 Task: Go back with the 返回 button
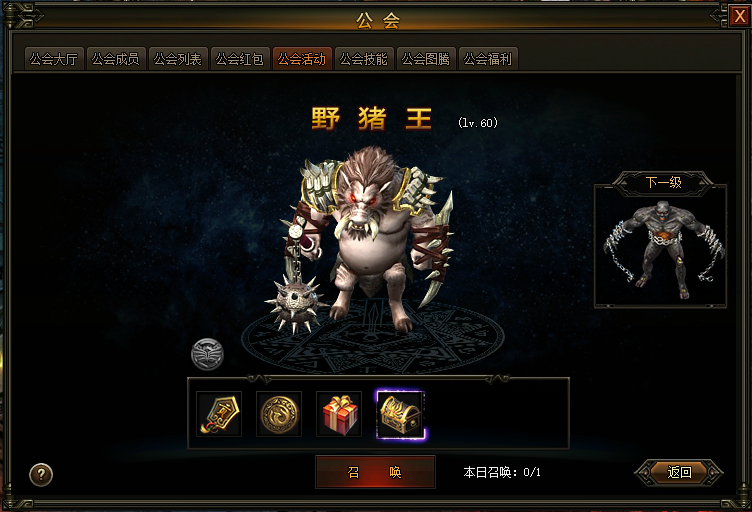point(680,472)
